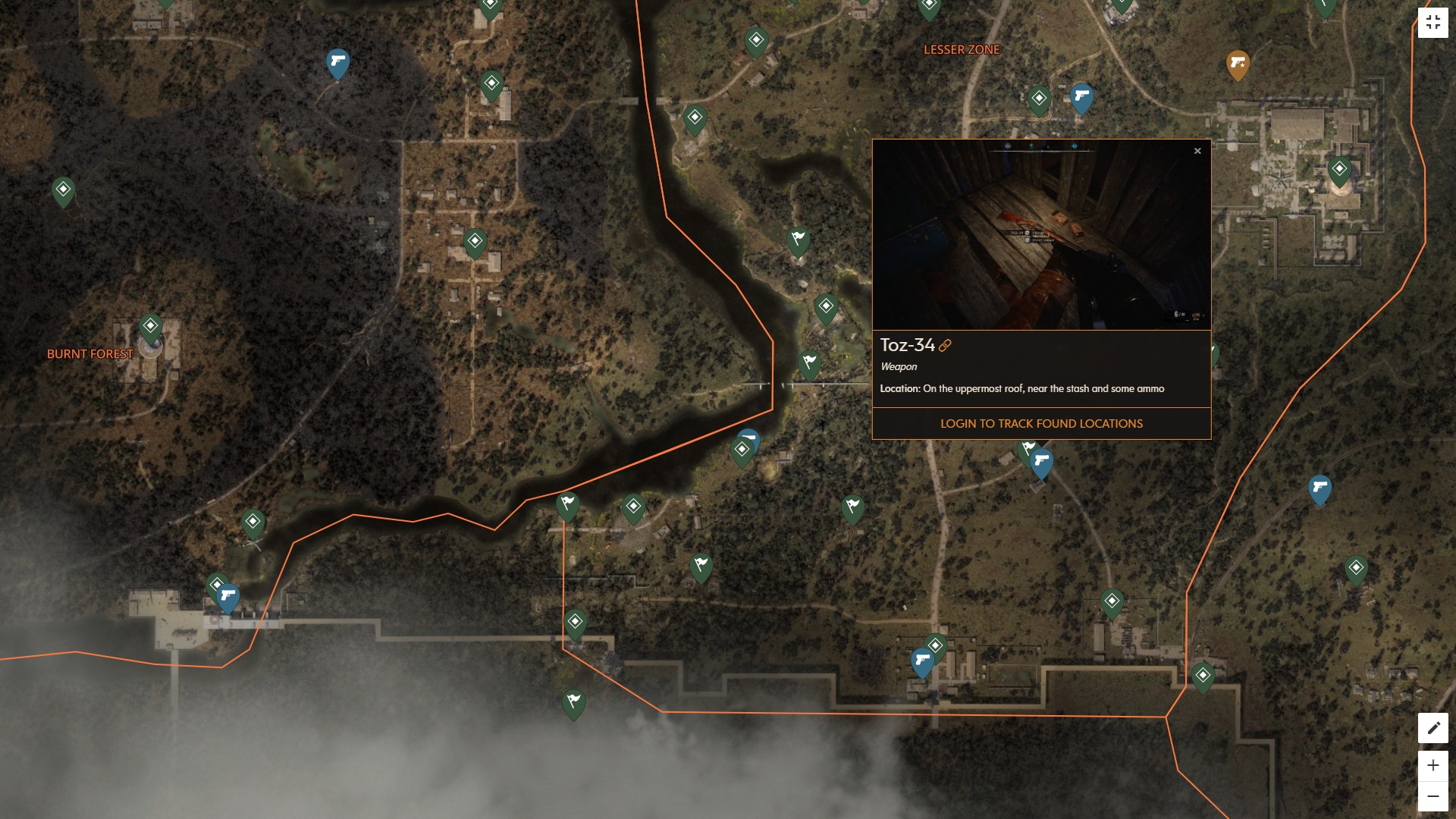Select the blue weapon marker below the popup
The height and width of the screenshot is (819, 1456).
pyautogui.click(x=1043, y=460)
